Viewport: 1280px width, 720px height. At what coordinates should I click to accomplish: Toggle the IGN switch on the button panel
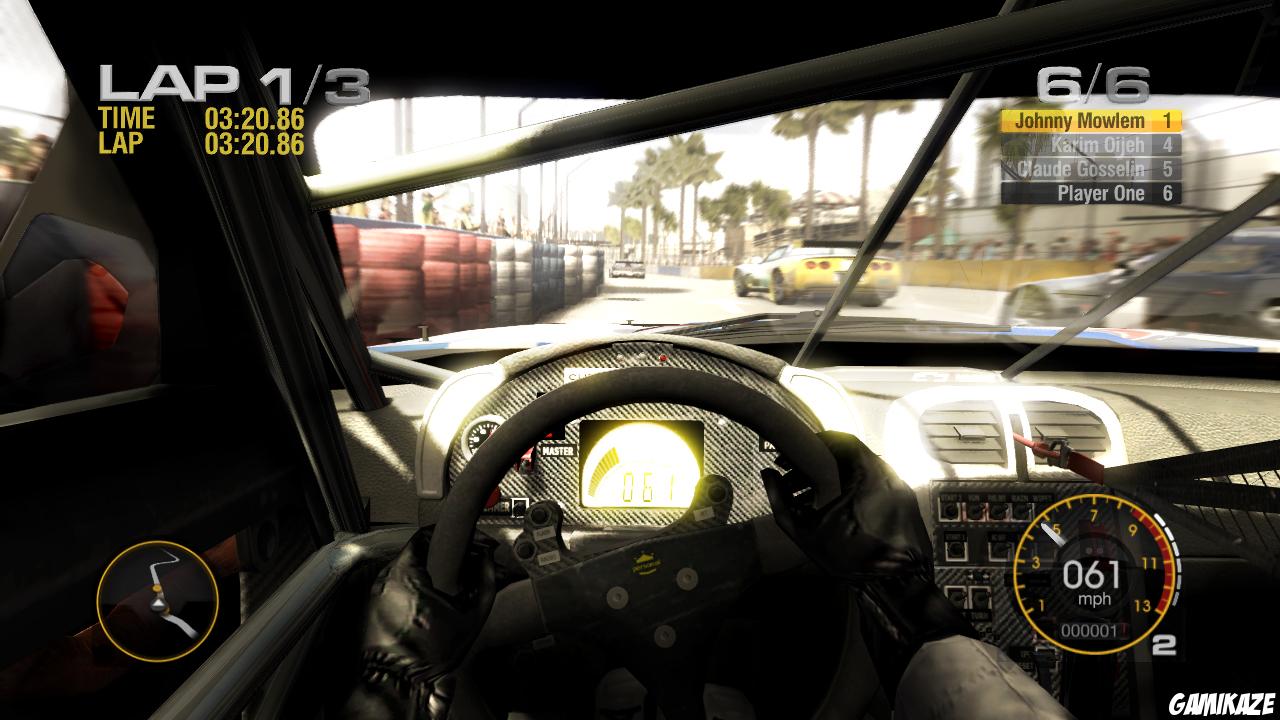coord(974,510)
